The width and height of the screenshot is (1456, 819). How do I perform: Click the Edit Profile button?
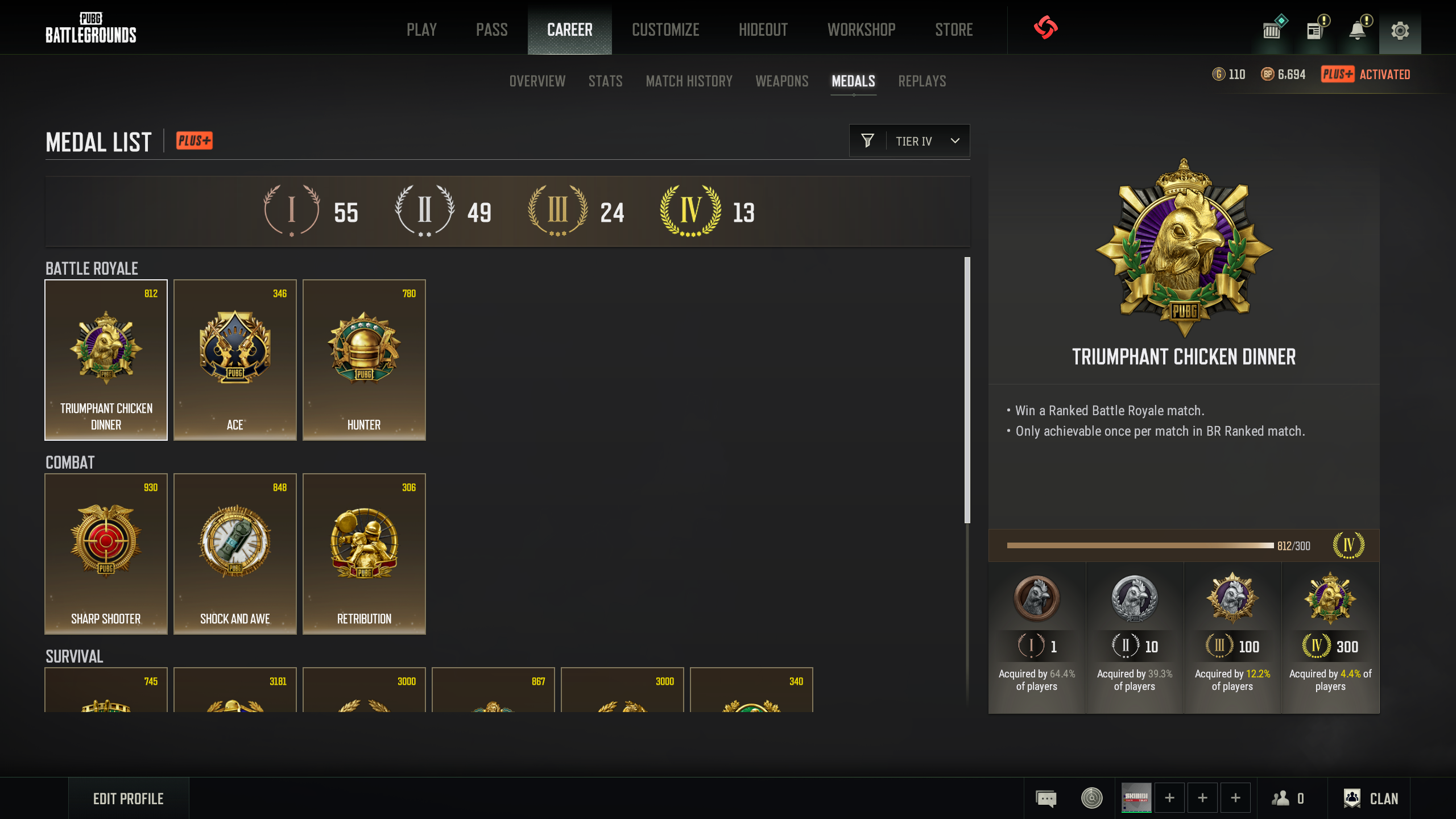click(129, 799)
